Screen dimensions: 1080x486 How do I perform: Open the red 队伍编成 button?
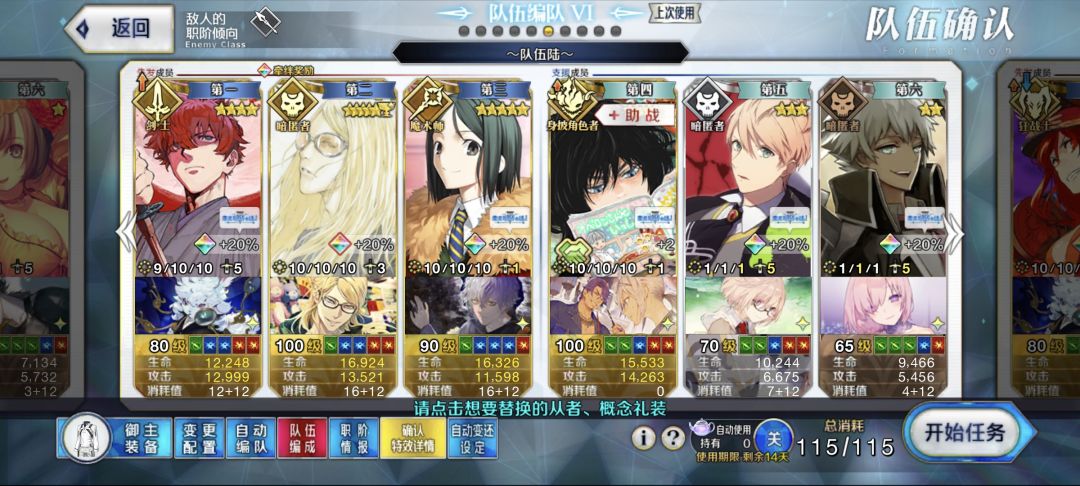[302, 438]
